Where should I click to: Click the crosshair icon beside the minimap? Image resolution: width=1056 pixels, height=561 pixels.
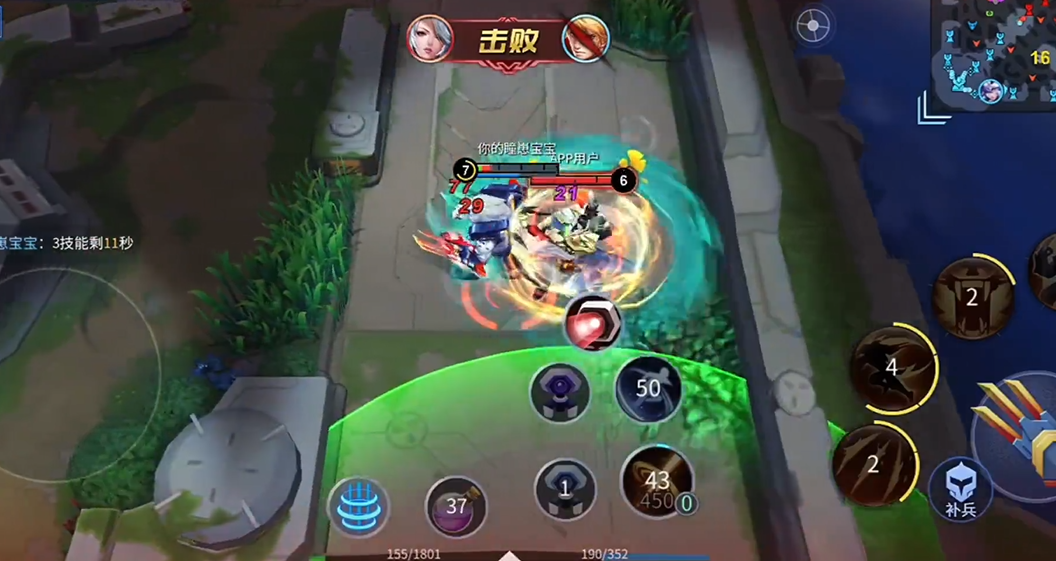click(x=814, y=26)
